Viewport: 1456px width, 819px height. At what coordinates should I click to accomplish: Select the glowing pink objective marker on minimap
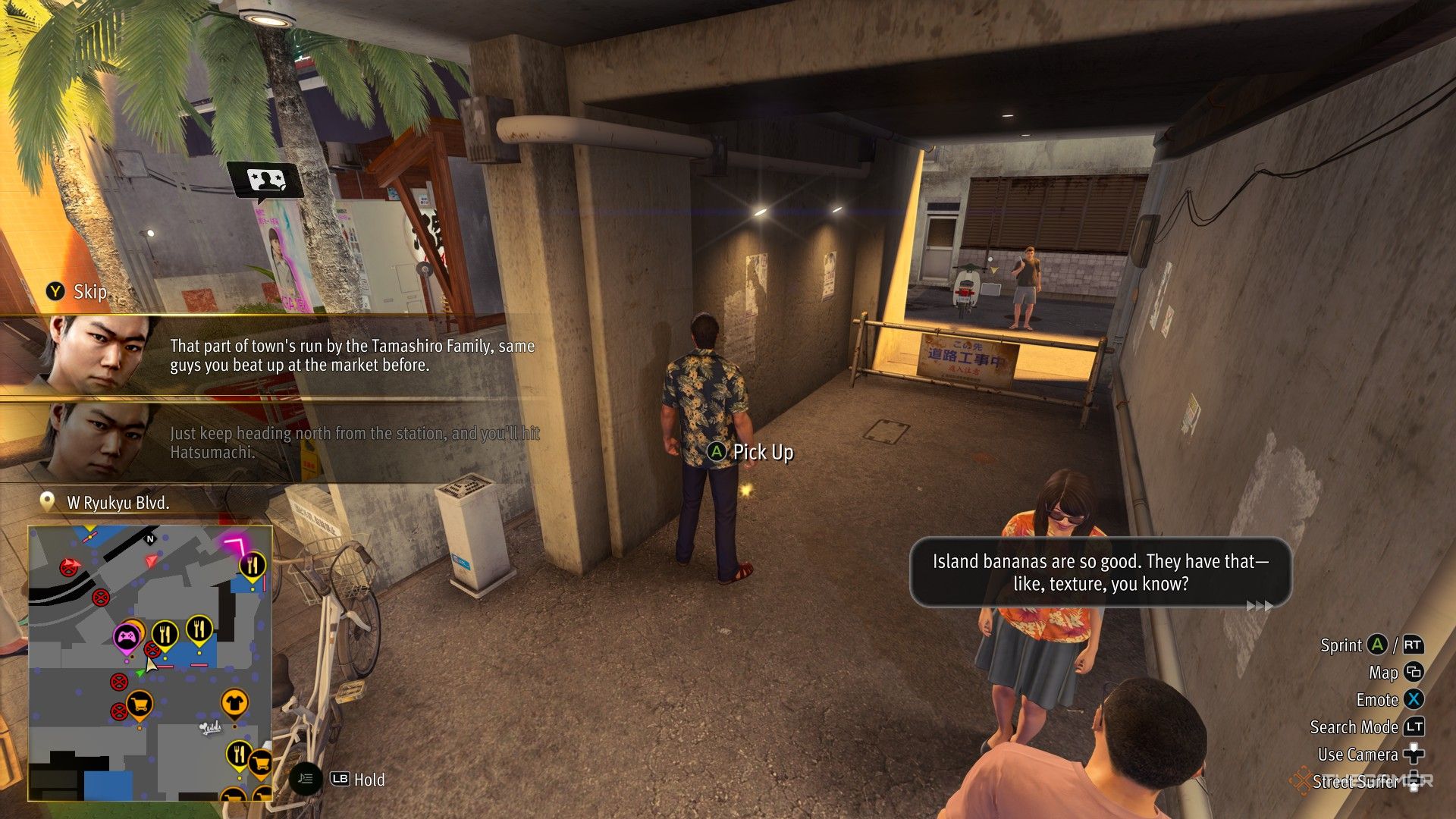[237, 545]
